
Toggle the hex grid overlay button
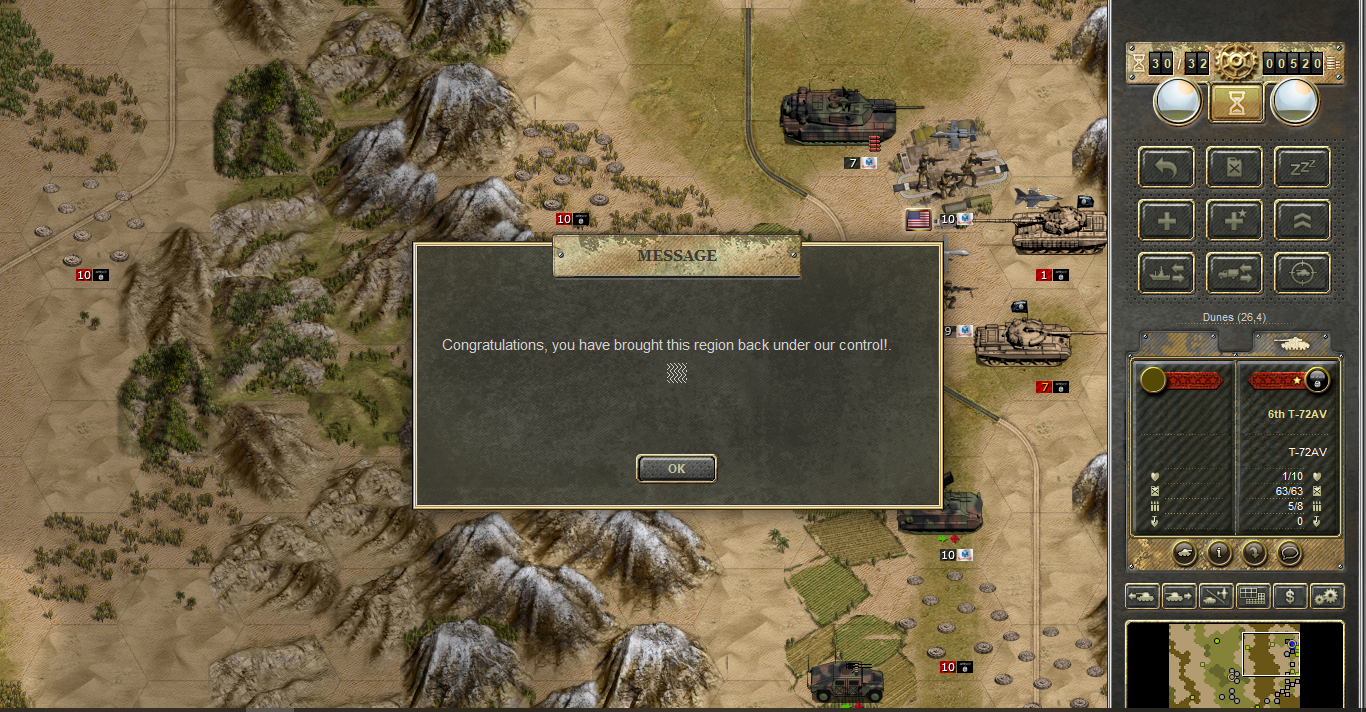coord(1253,597)
